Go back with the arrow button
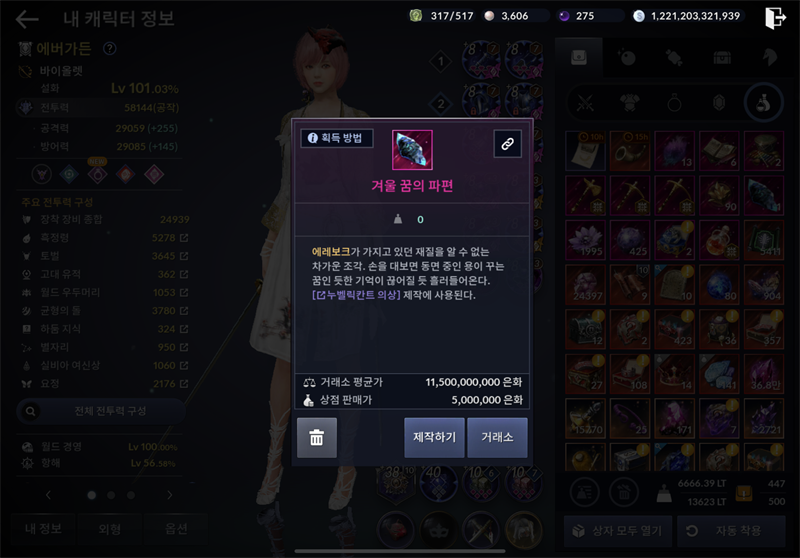This screenshot has height=558, width=800. click(27, 18)
